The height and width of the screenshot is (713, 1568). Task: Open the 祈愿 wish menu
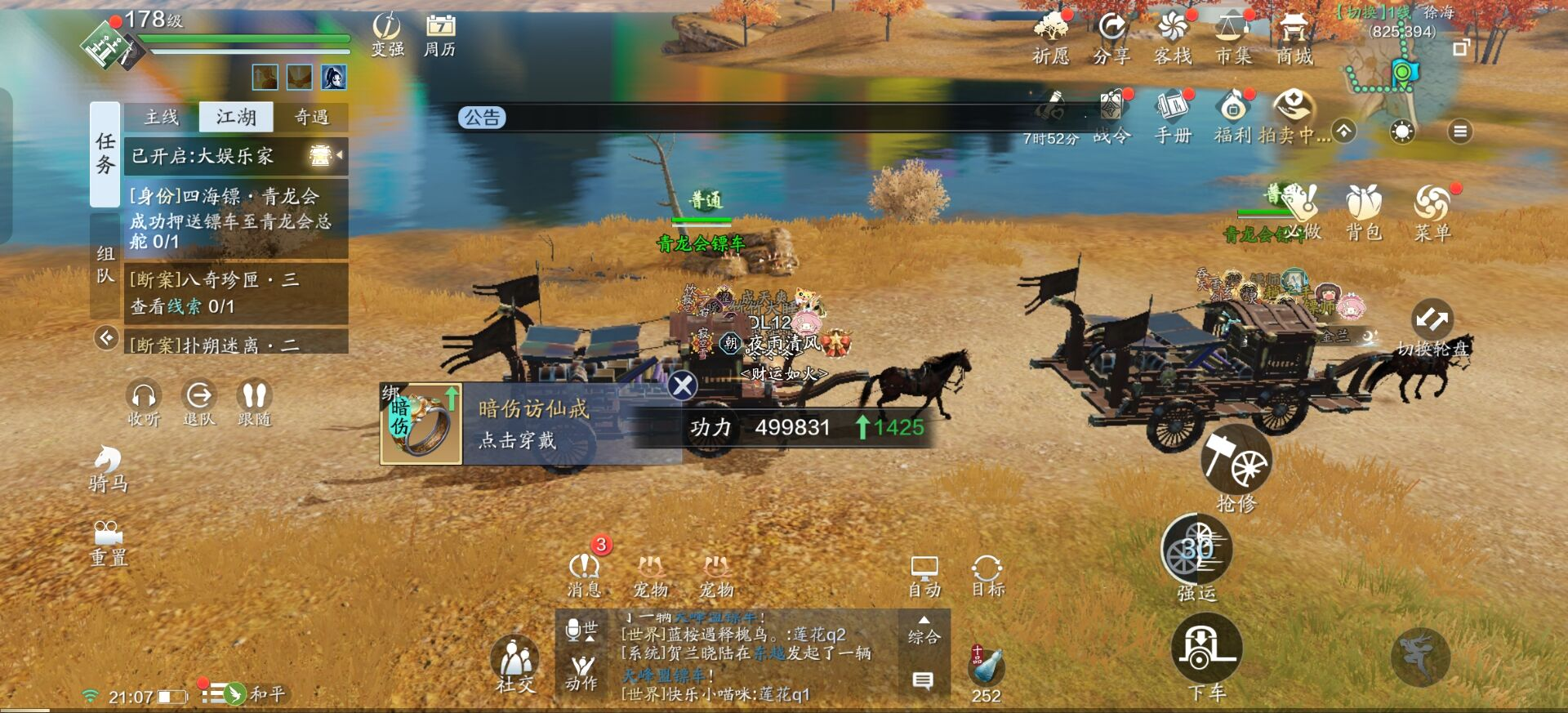[x=1050, y=38]
